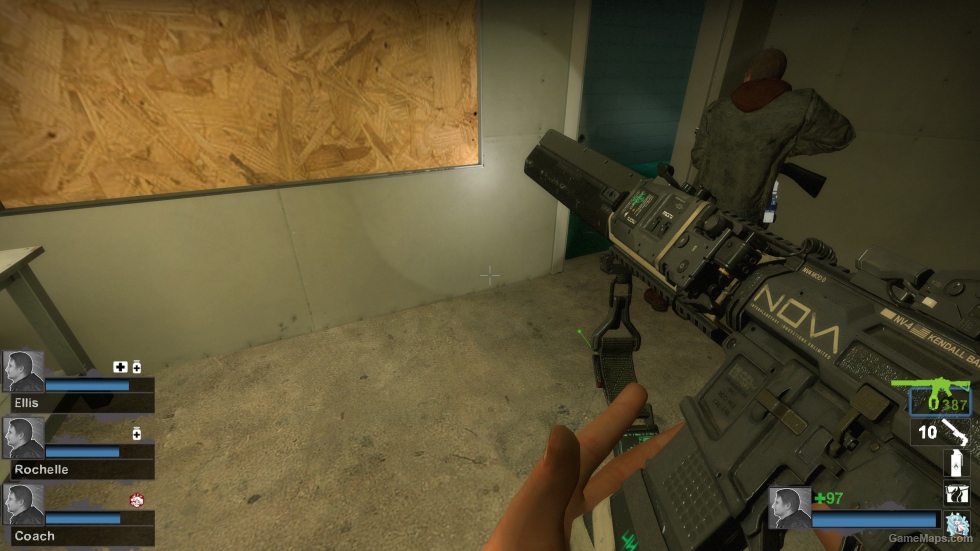980x551 pixels.
Task: Select the anime-icon pills slot
Action: pyautogui.click(x=956, y=522)
